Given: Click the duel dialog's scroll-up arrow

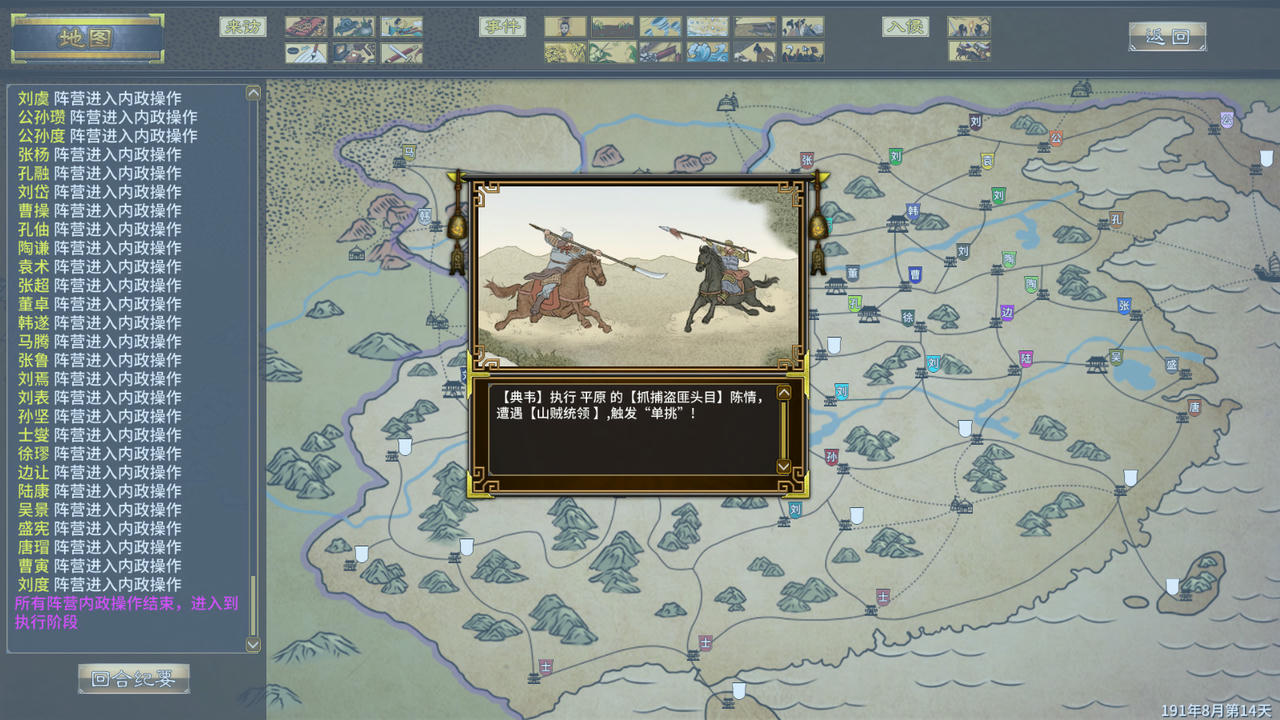Looking at the screenshot, I should pyautogui.click(x=783, y=393).
